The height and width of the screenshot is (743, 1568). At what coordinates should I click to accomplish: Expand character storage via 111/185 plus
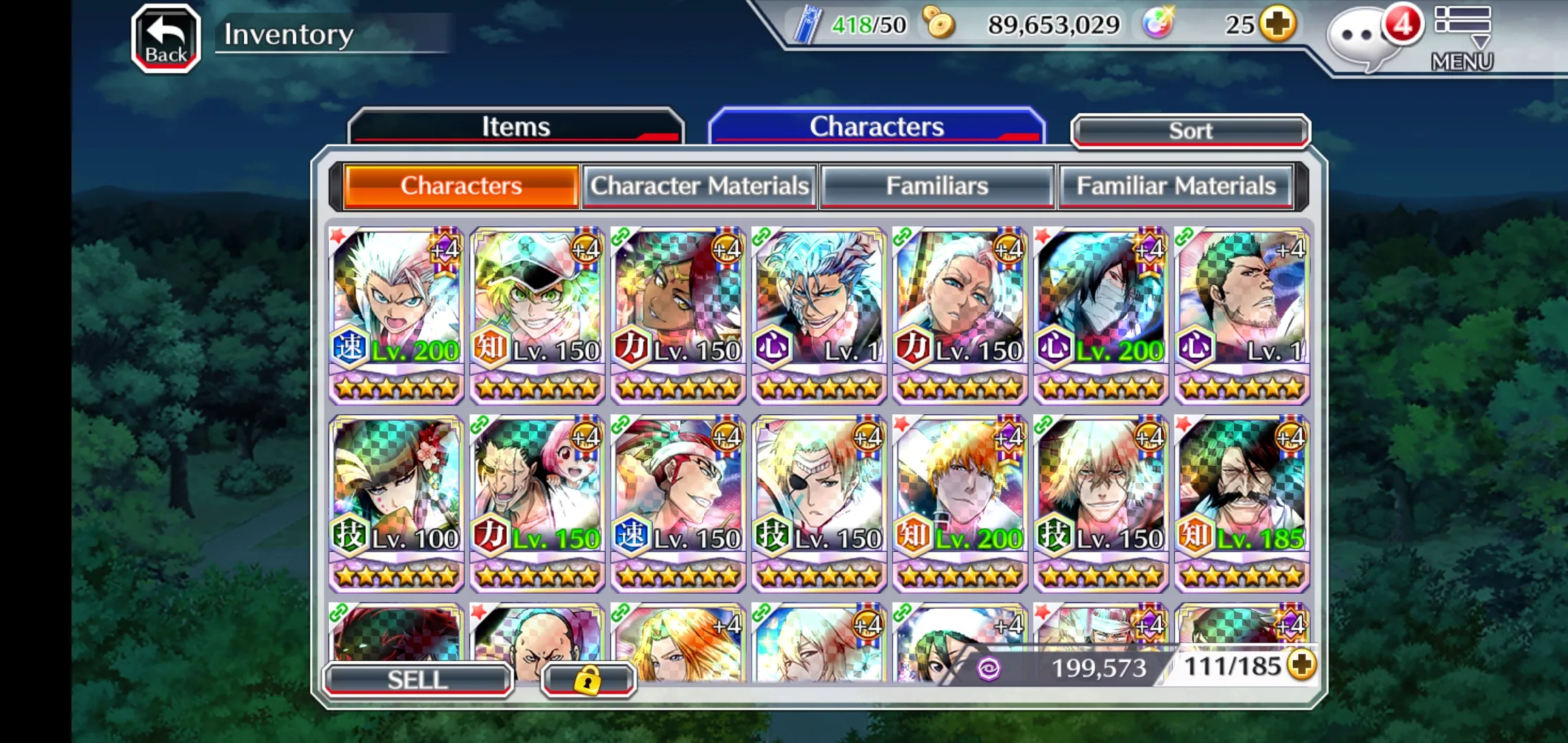point(1302,665)
